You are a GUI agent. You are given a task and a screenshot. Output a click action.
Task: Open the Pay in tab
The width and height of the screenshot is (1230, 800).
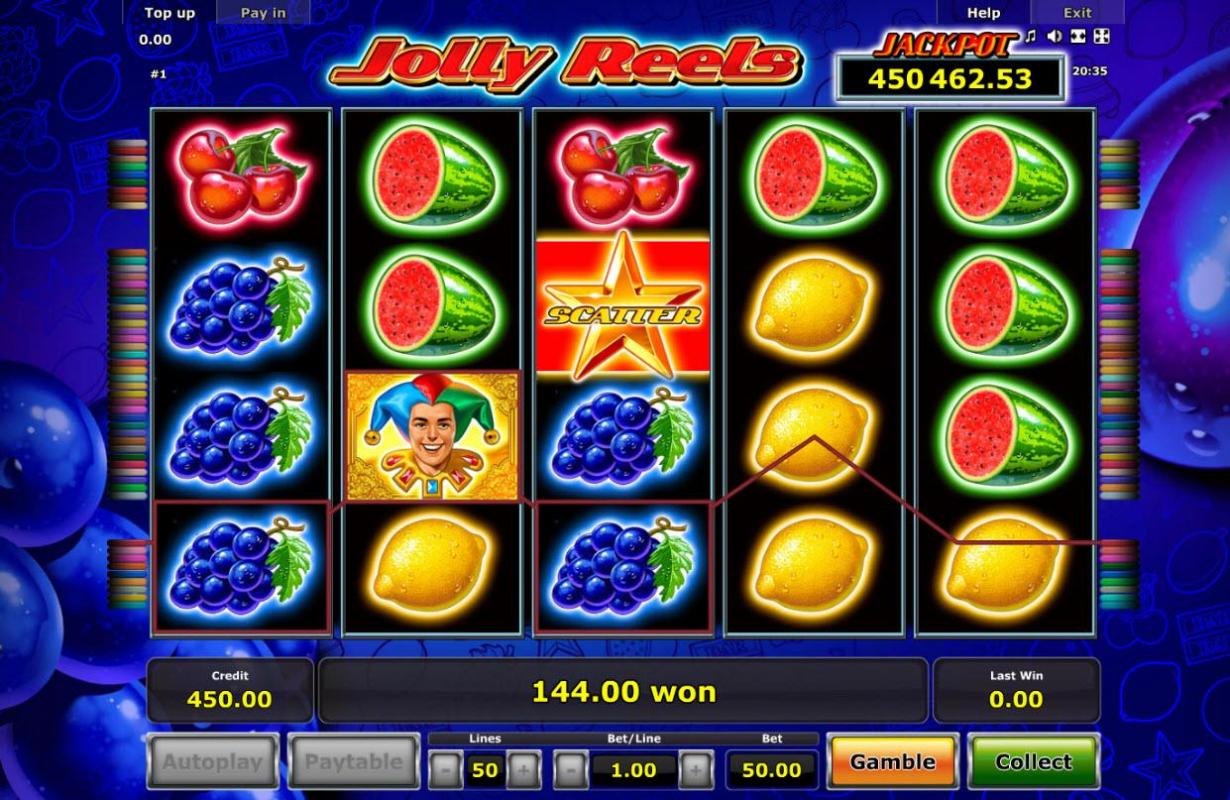(263, 13)
